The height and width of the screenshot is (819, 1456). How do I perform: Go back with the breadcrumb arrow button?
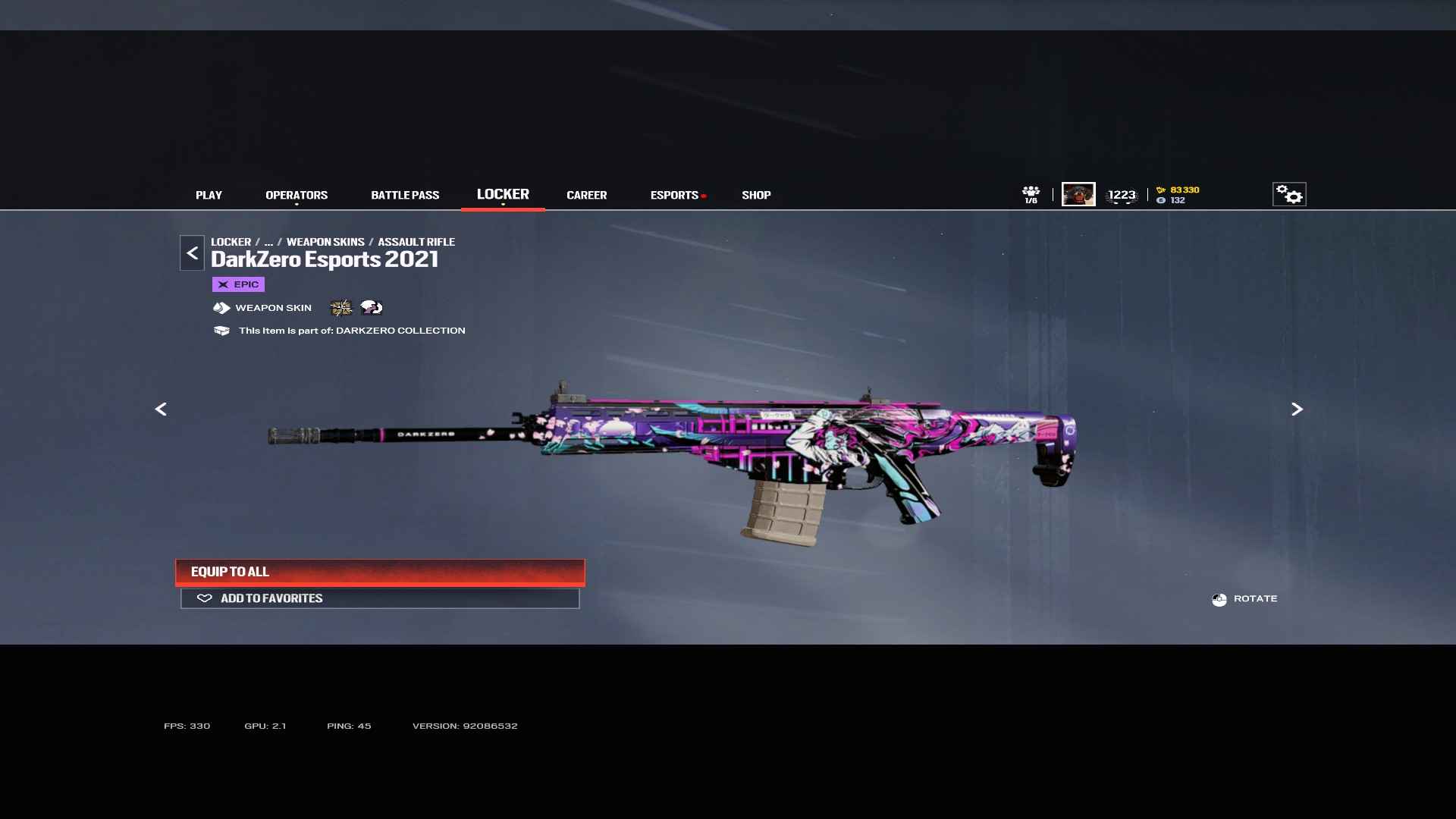tap(192, 253)
